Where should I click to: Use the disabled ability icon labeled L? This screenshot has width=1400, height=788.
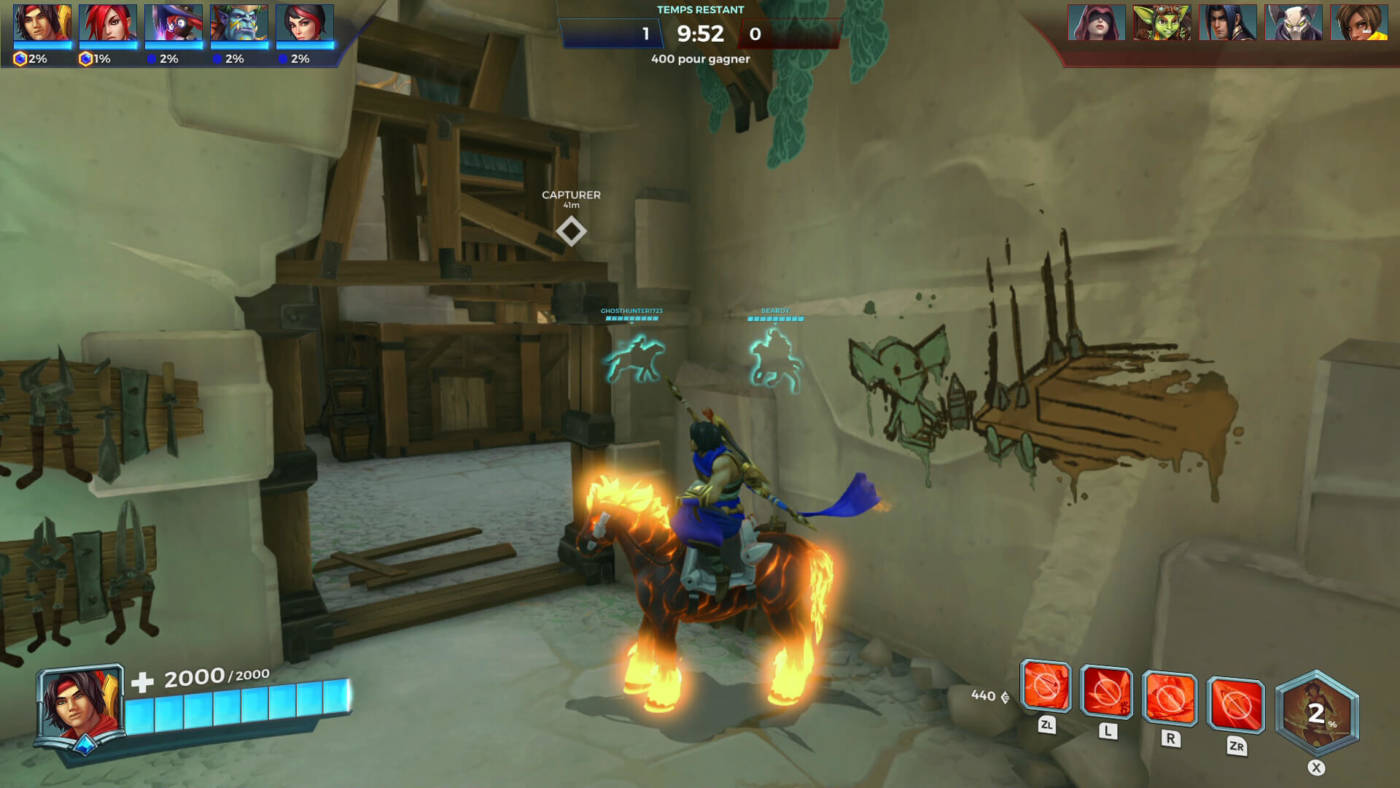pos(1107,693)
